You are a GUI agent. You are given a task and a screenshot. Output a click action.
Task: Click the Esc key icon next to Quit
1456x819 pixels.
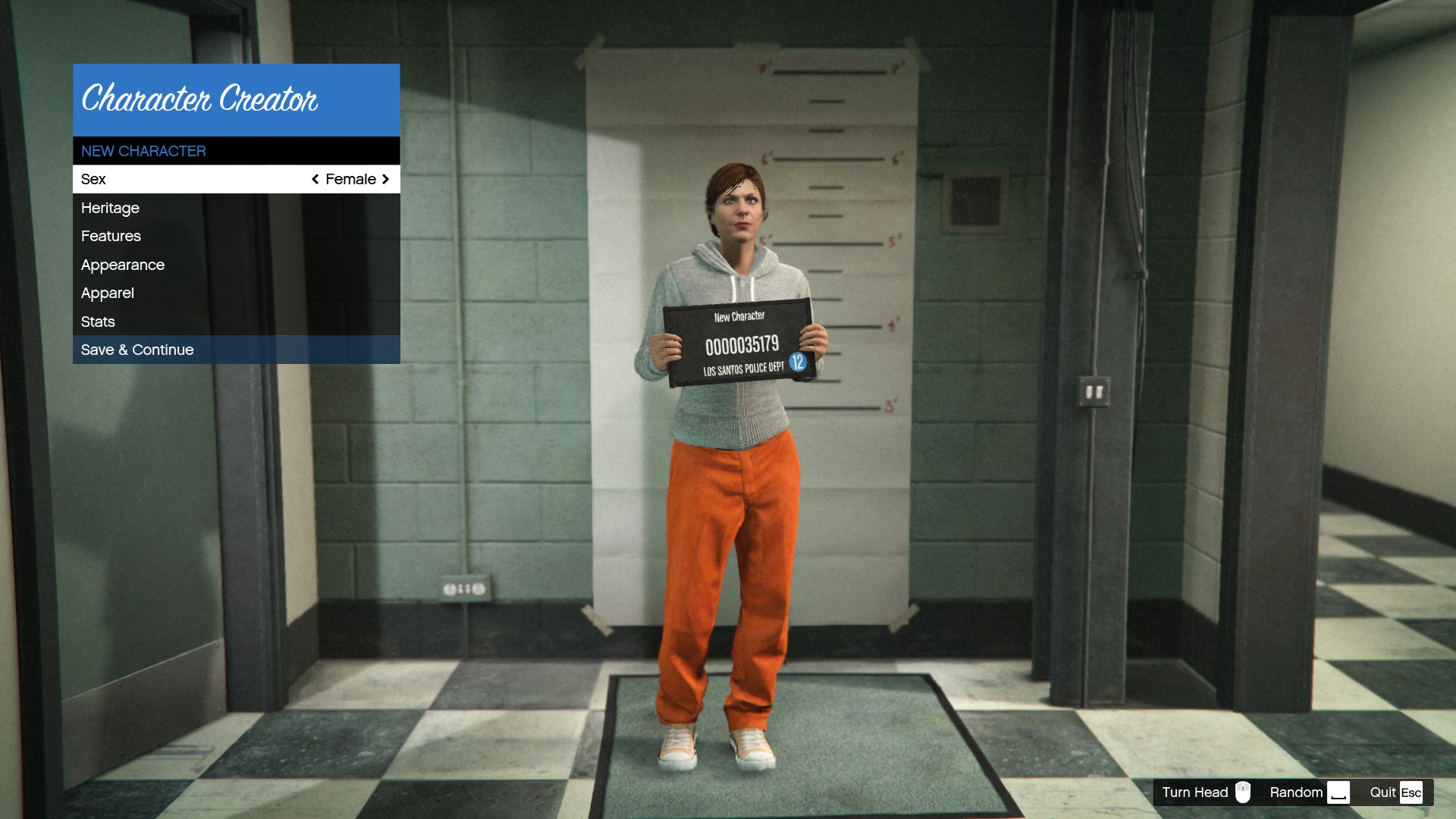click(x=1412, y=792)
